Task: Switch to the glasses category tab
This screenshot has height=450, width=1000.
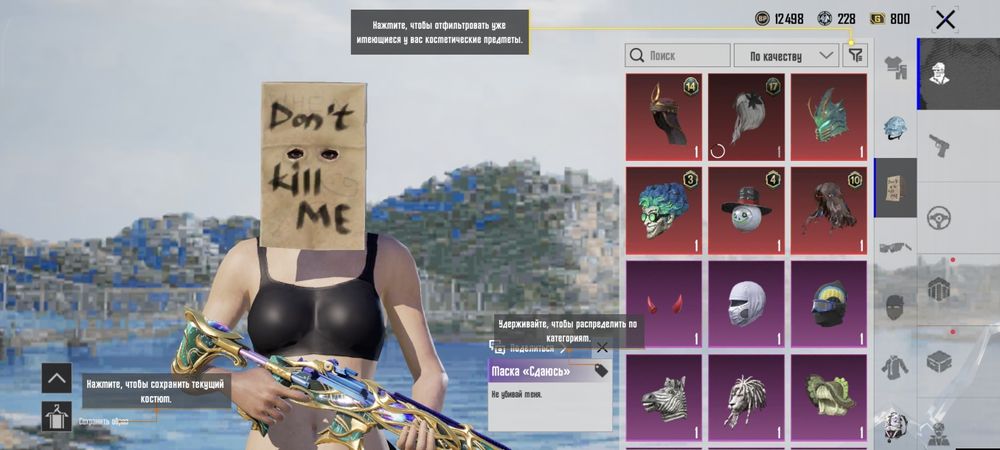Action: pyautogui.click(x=895, y=247)
